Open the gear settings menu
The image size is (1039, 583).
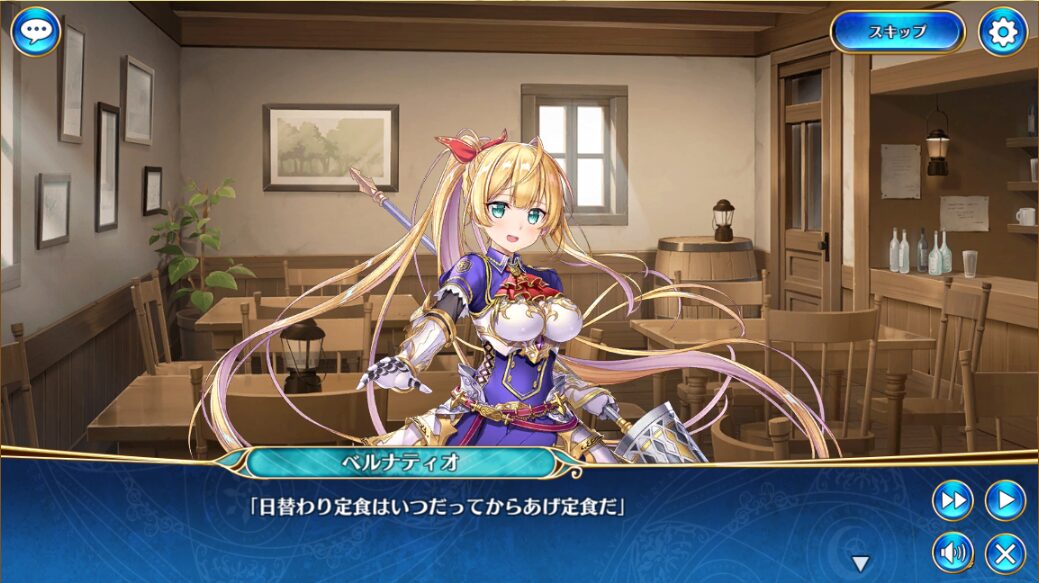pyautogui.click(x=1002, y=32)
